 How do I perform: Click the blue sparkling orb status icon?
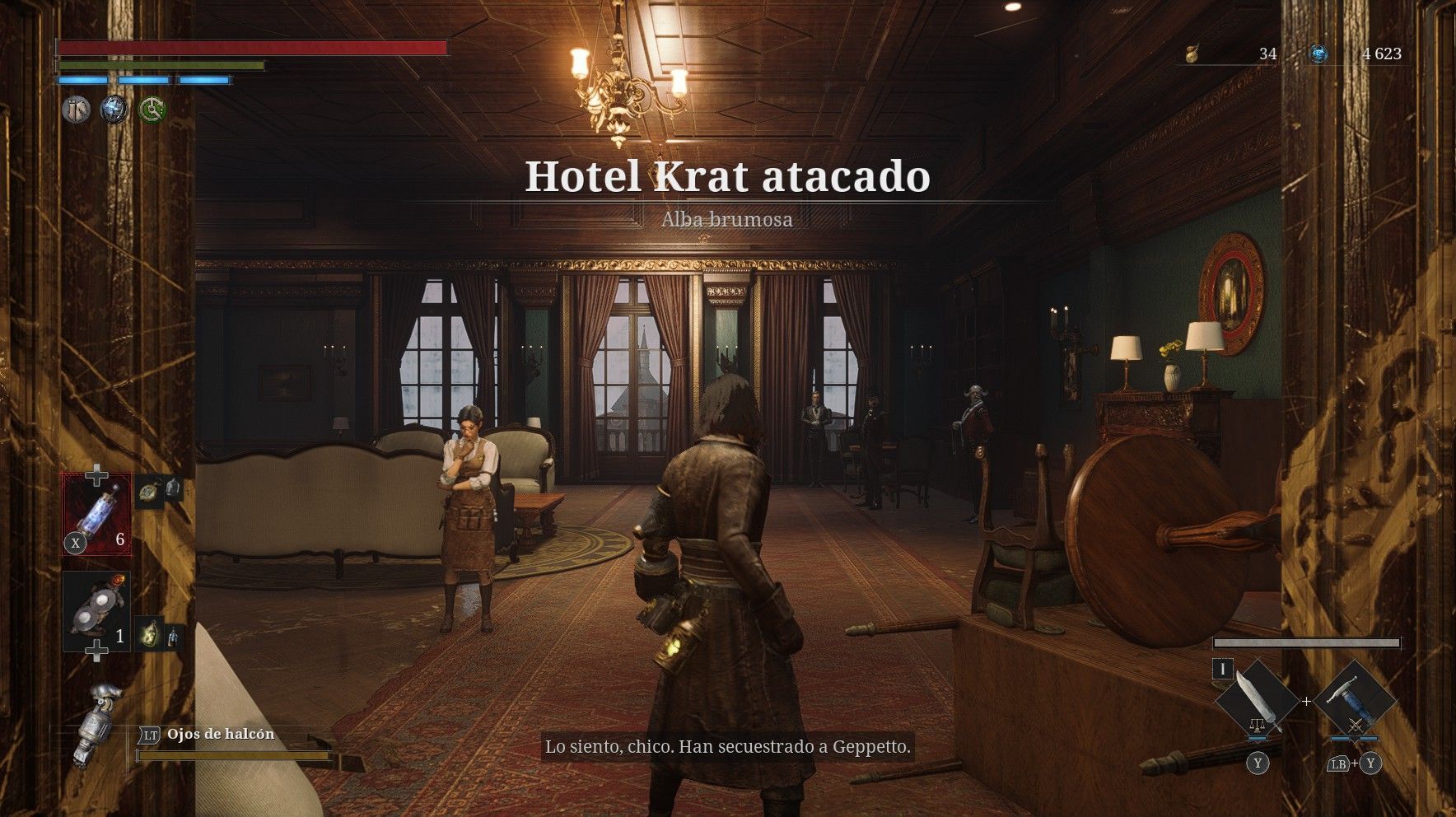tap(114, 110)
